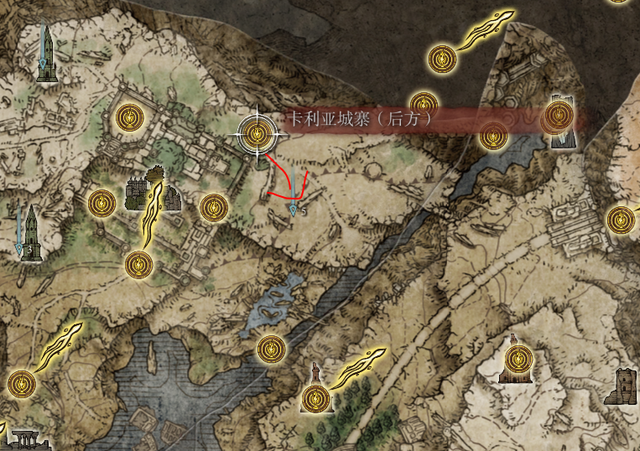The width and height of the screenshot is (640, 451).
Task: Click the blue player position arrow marker
Action: tap(292, 211)
